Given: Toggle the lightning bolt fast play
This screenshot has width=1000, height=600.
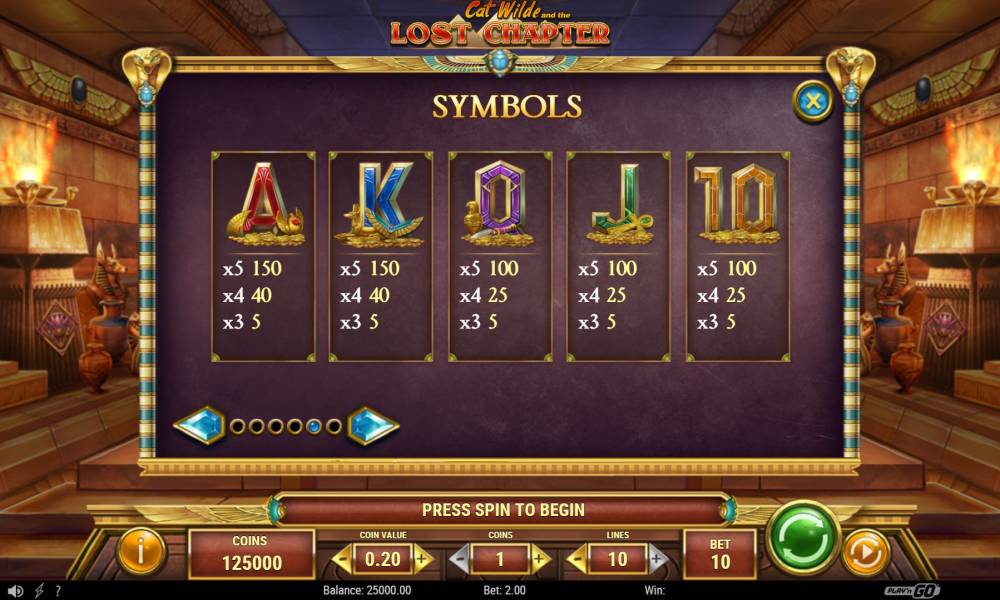Looking at the screenshot, I should coord(40,591).
